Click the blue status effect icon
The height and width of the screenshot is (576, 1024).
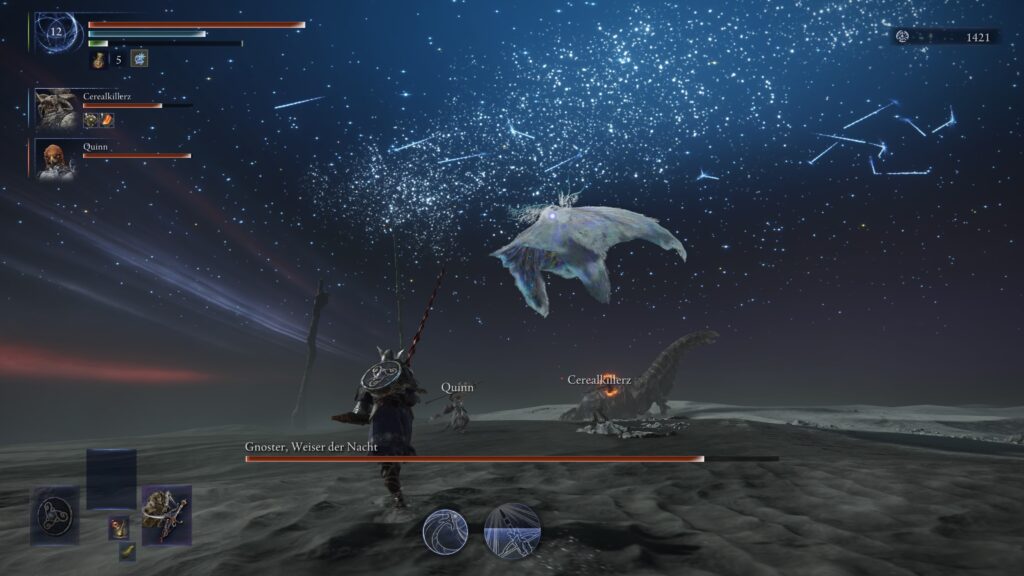tap(139, 60)
